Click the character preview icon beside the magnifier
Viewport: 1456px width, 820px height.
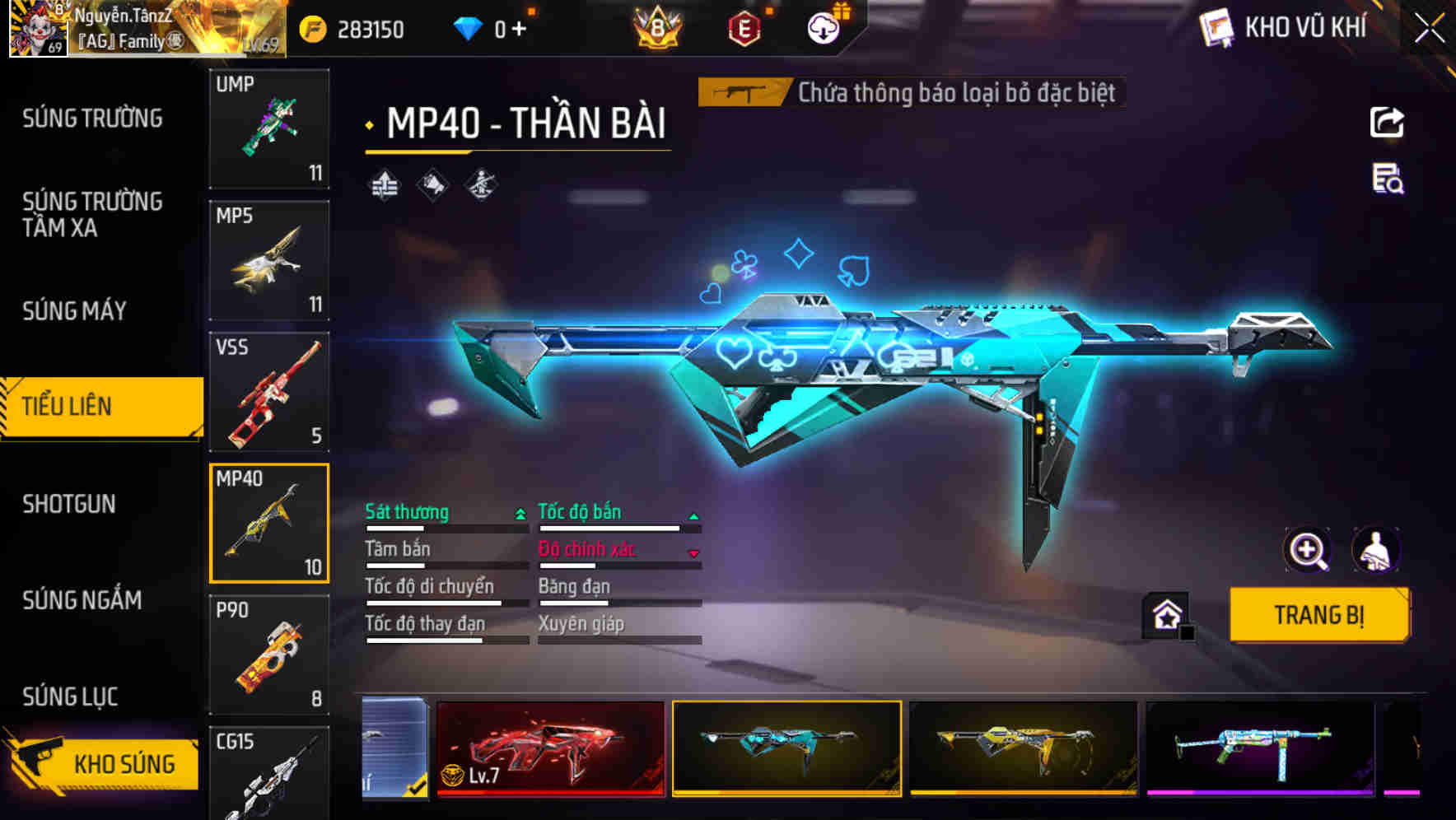click(1377, 550)
